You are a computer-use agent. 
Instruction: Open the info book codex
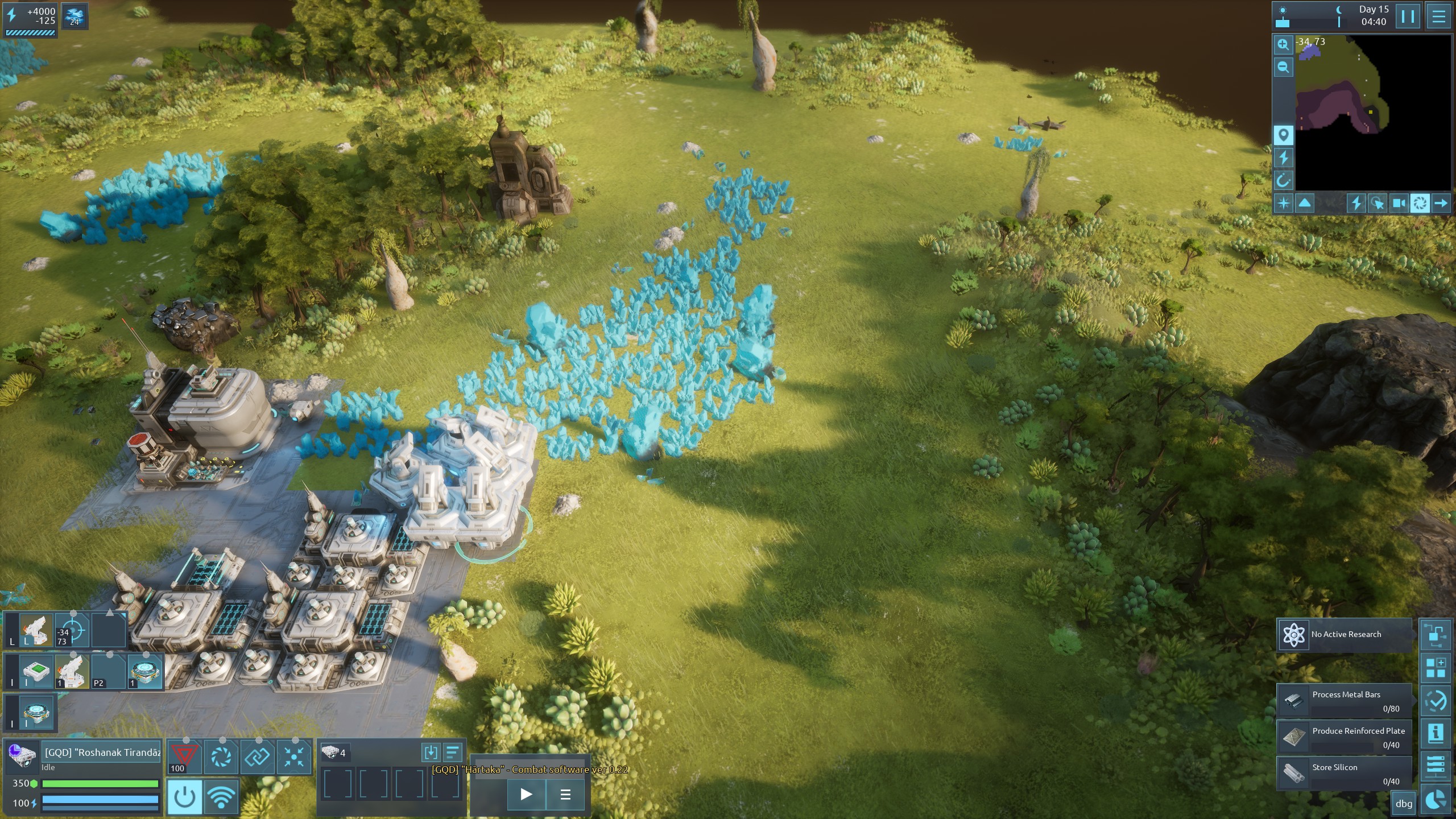coord(1436,733)
